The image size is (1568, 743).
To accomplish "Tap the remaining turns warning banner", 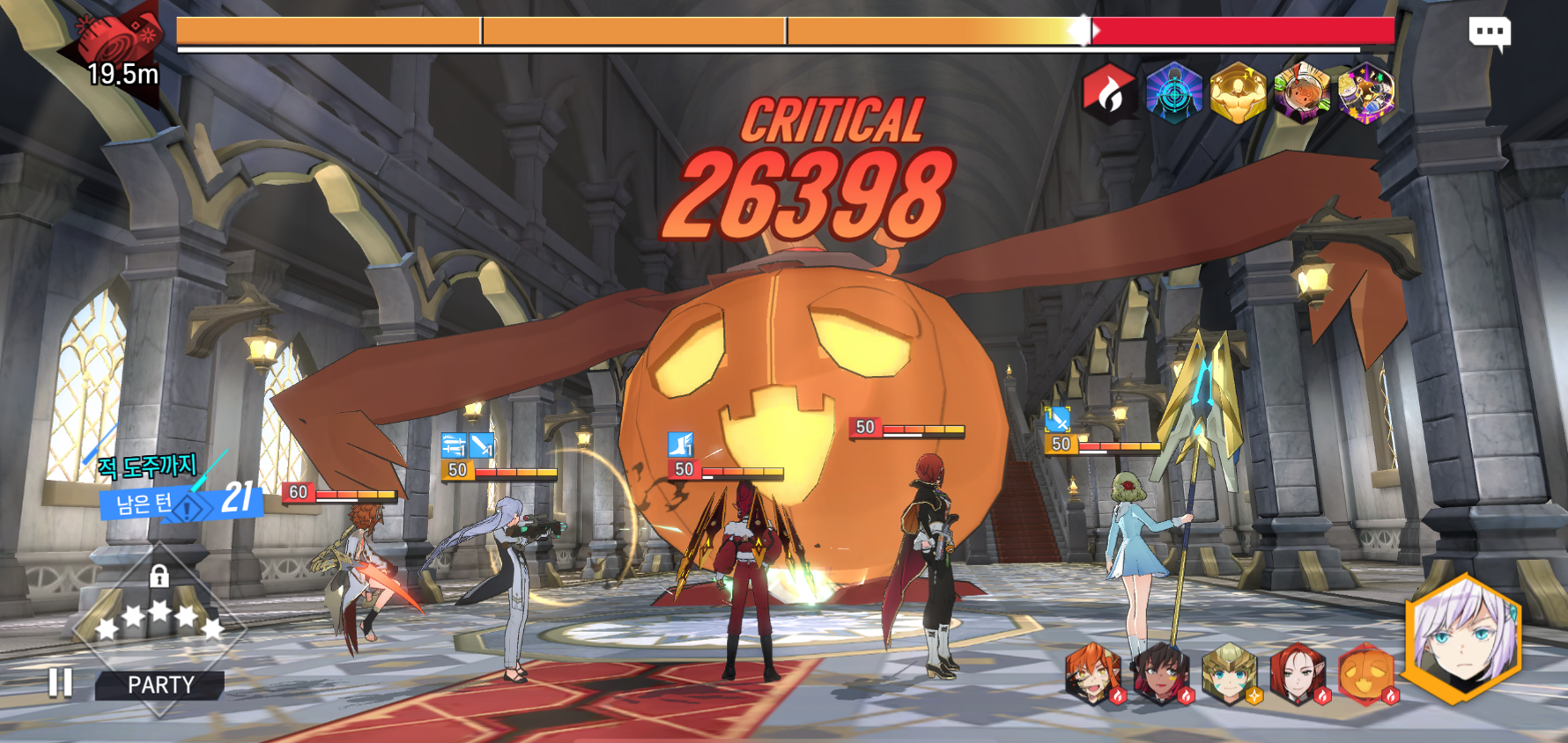I will pos(181,502).
